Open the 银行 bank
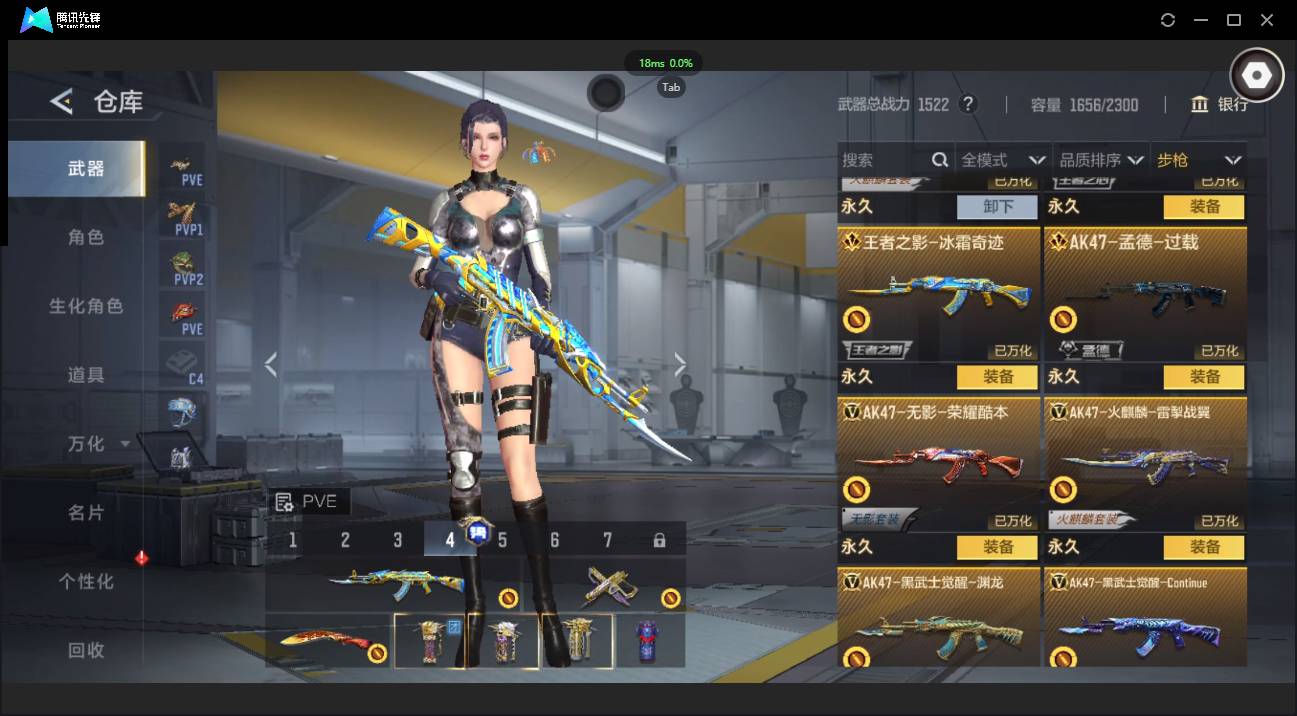Screen dimensions: 1297x716 click(1219, 104)
